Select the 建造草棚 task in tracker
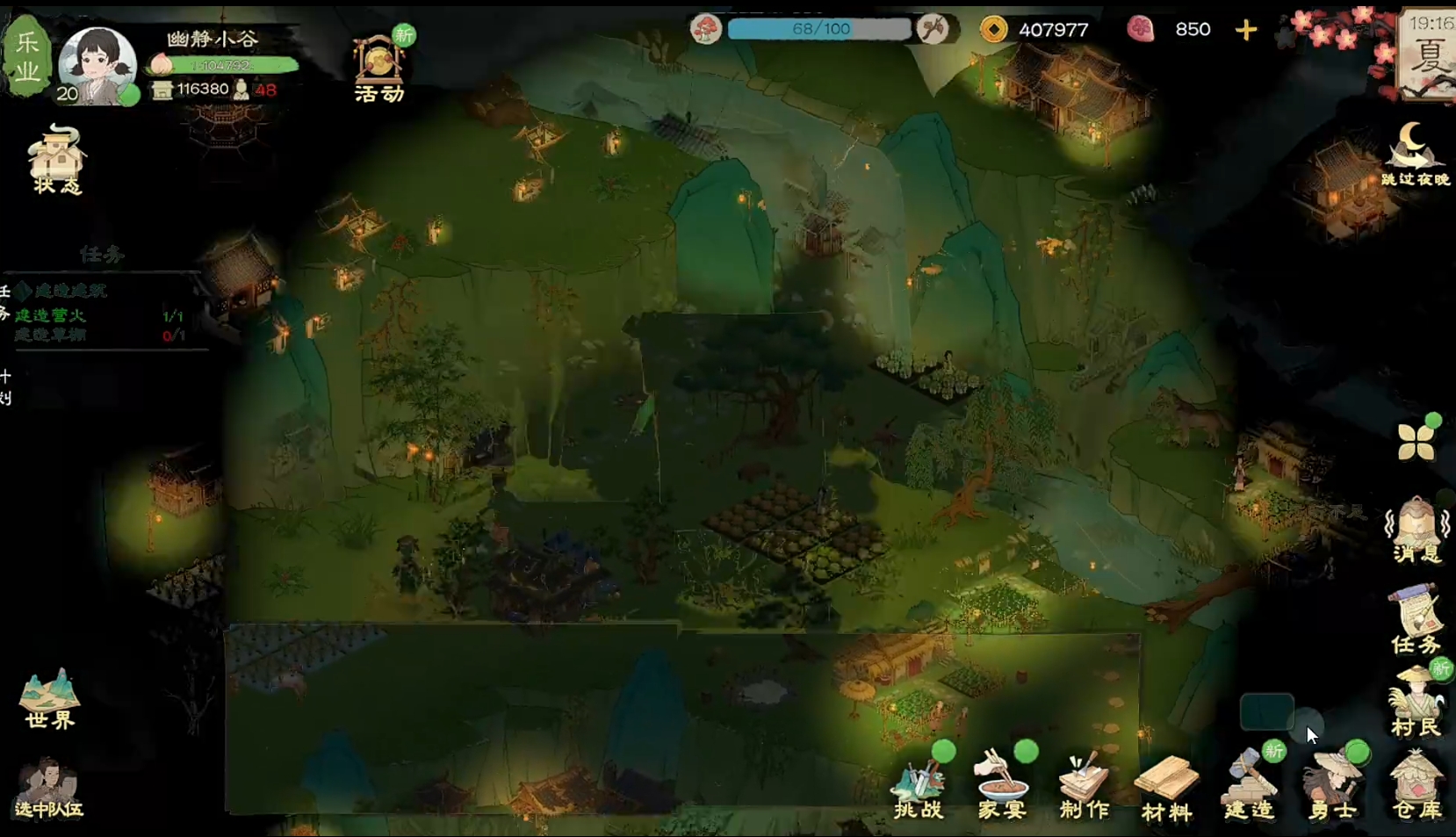Image resolution: width=1456 pixels, height=837 pixels. [x=51, y=336]
